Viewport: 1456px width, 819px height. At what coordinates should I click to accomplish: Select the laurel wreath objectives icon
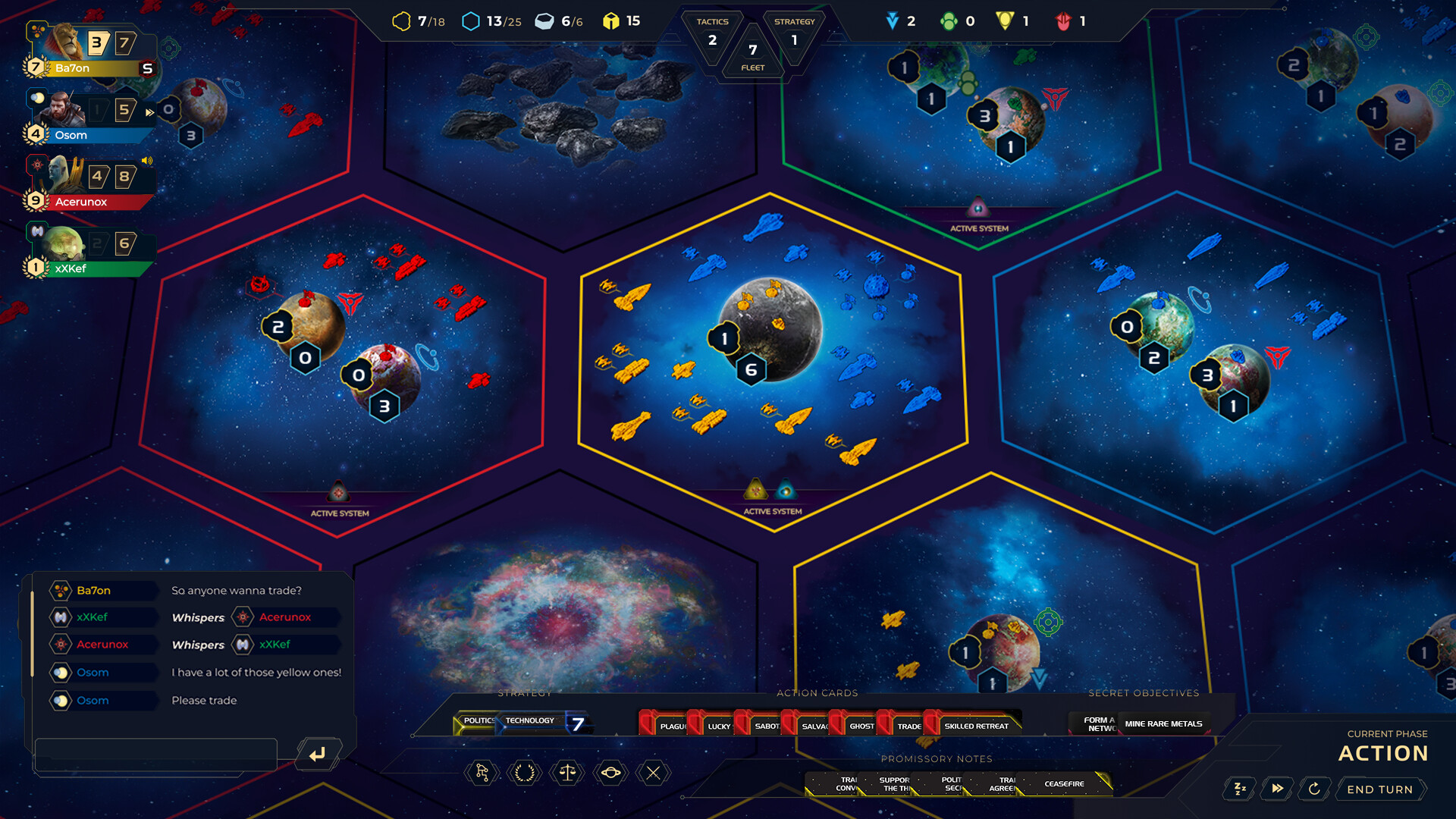click(x=524, y=773)
